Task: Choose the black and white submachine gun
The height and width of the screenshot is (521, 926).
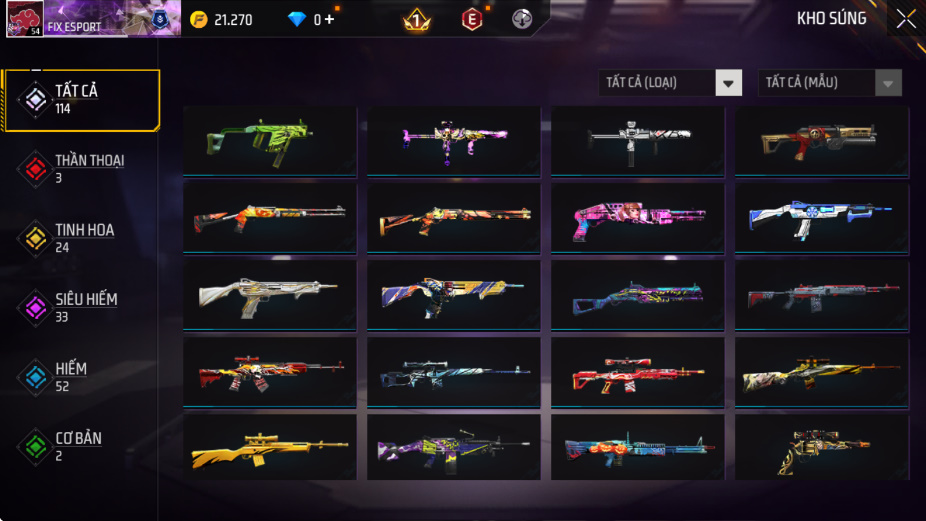Action: tap(638, 142)
